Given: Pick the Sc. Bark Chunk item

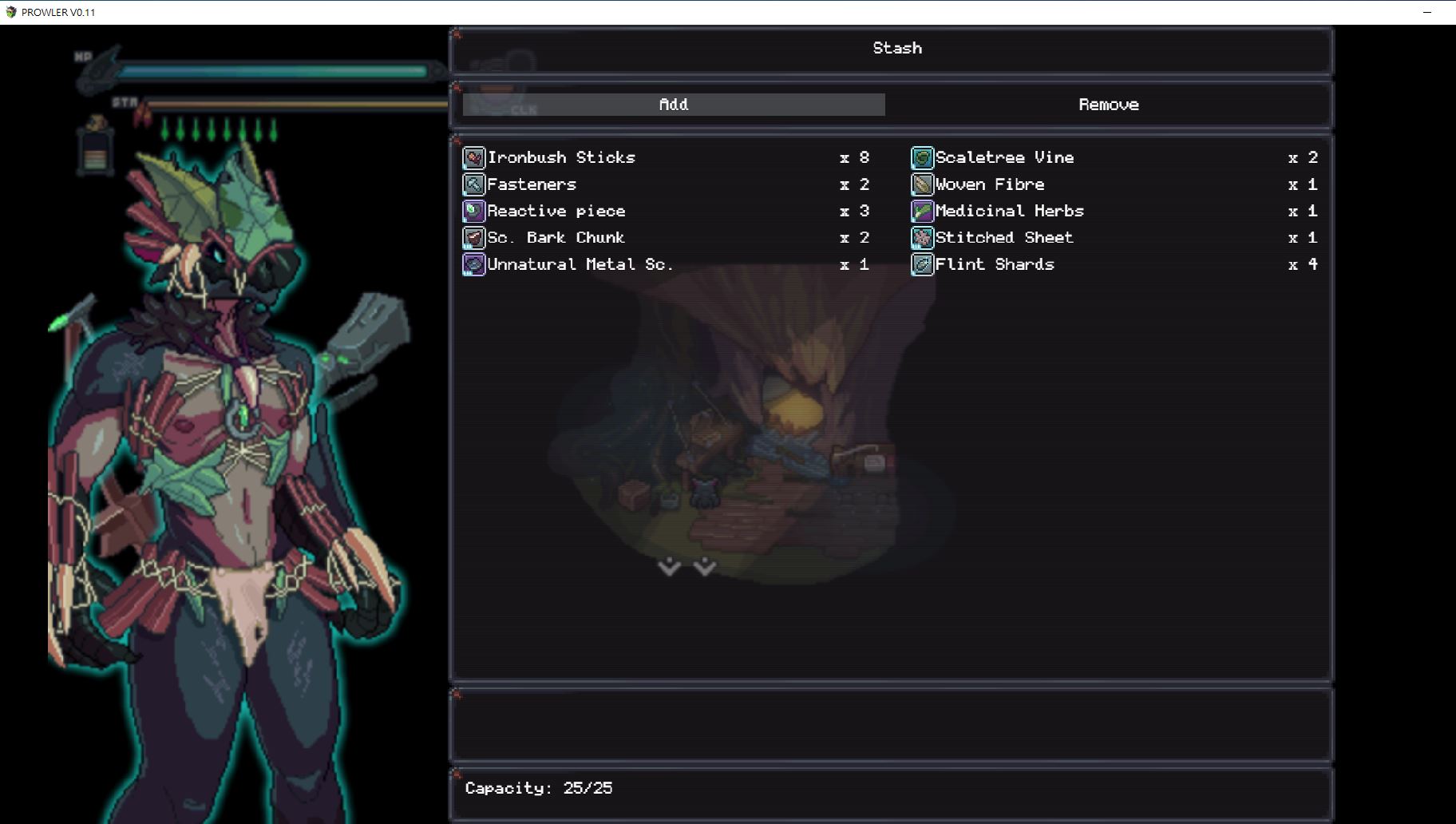Looking at the screenshot, I should pos(556,238).
